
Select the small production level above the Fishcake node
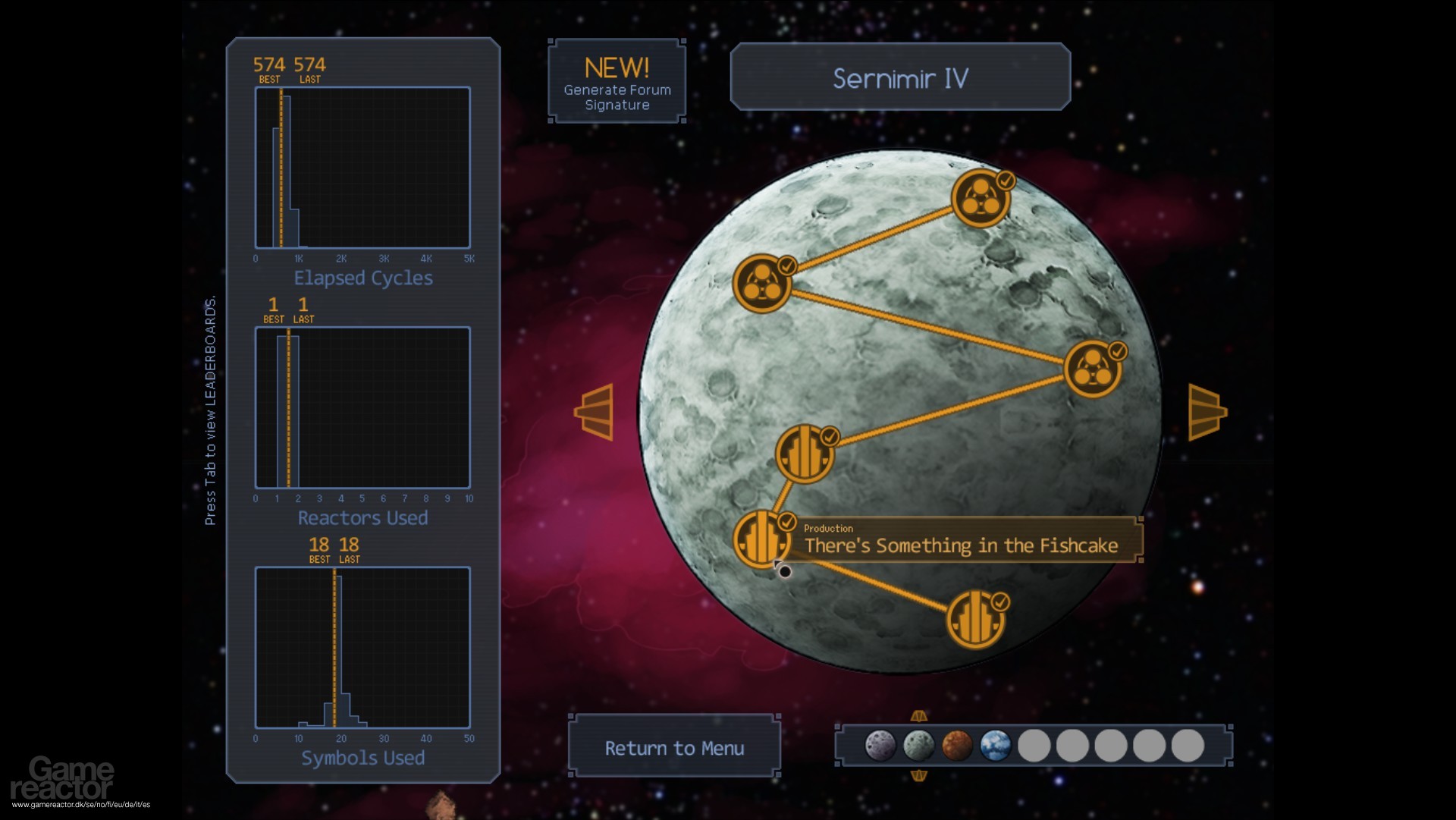[804, 452]
